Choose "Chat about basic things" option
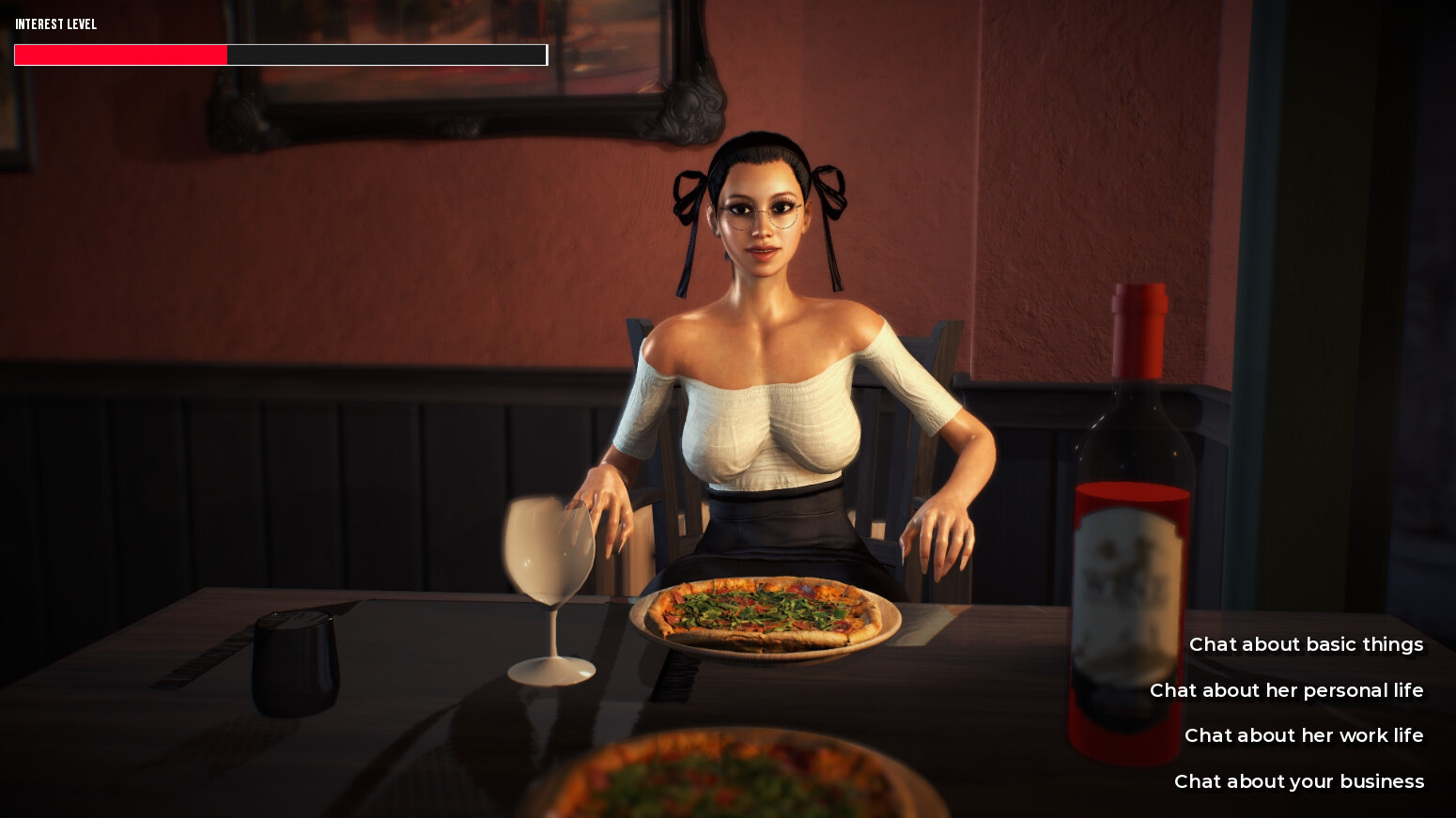Image resolution: width=1456 pixels, height=818 pixels. pos(1307,644)
